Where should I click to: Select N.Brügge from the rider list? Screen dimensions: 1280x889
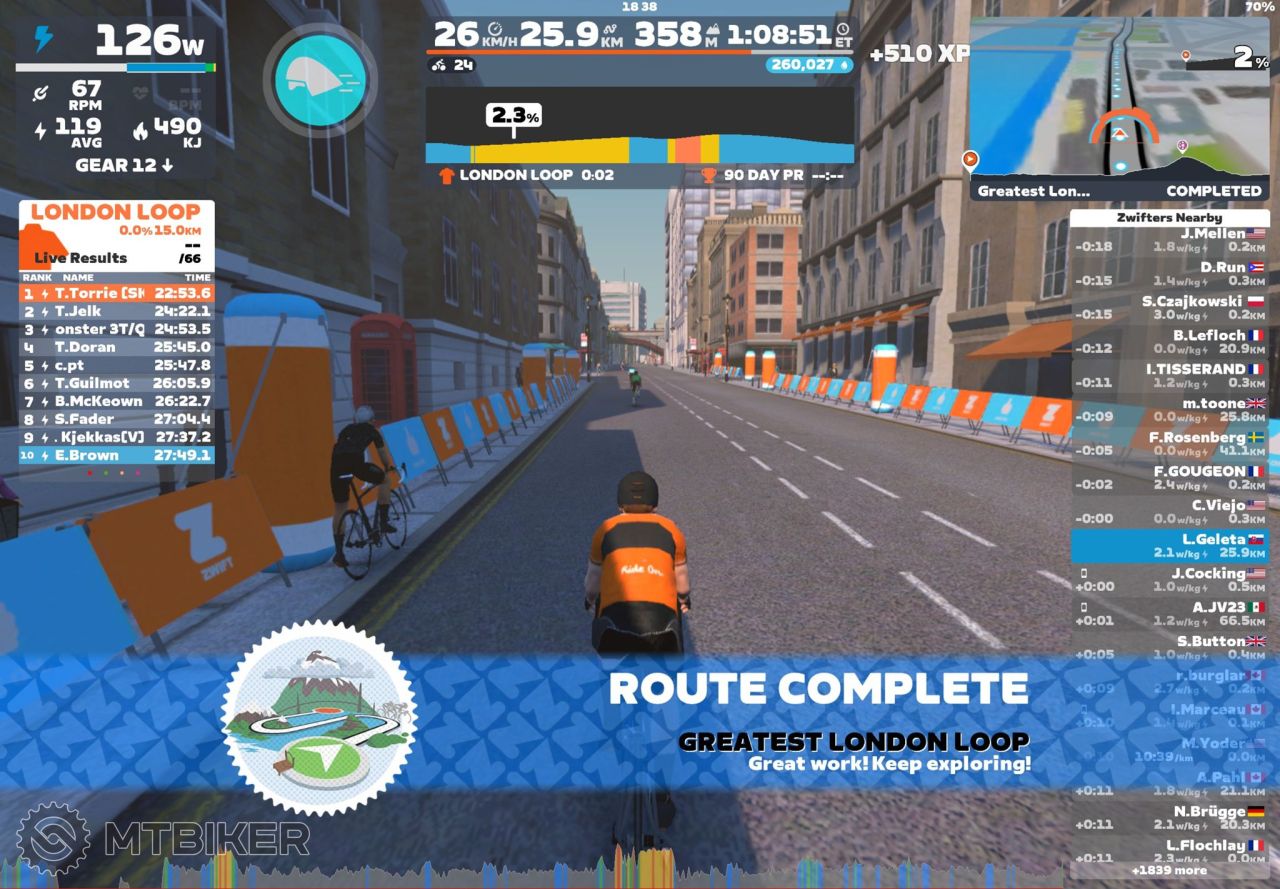coord(1168,818)
